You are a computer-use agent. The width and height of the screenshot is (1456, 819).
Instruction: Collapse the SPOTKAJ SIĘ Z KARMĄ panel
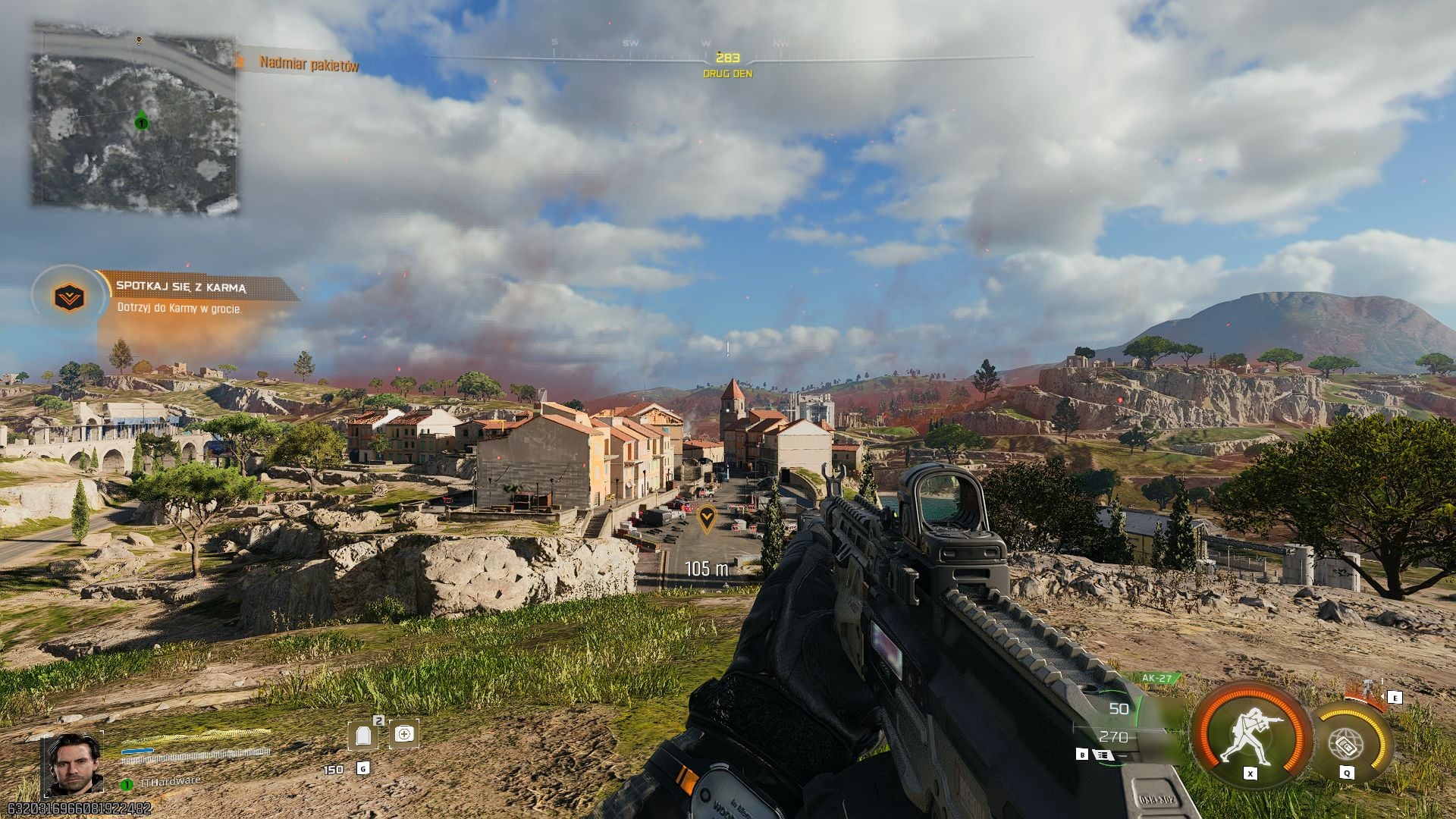182,287
